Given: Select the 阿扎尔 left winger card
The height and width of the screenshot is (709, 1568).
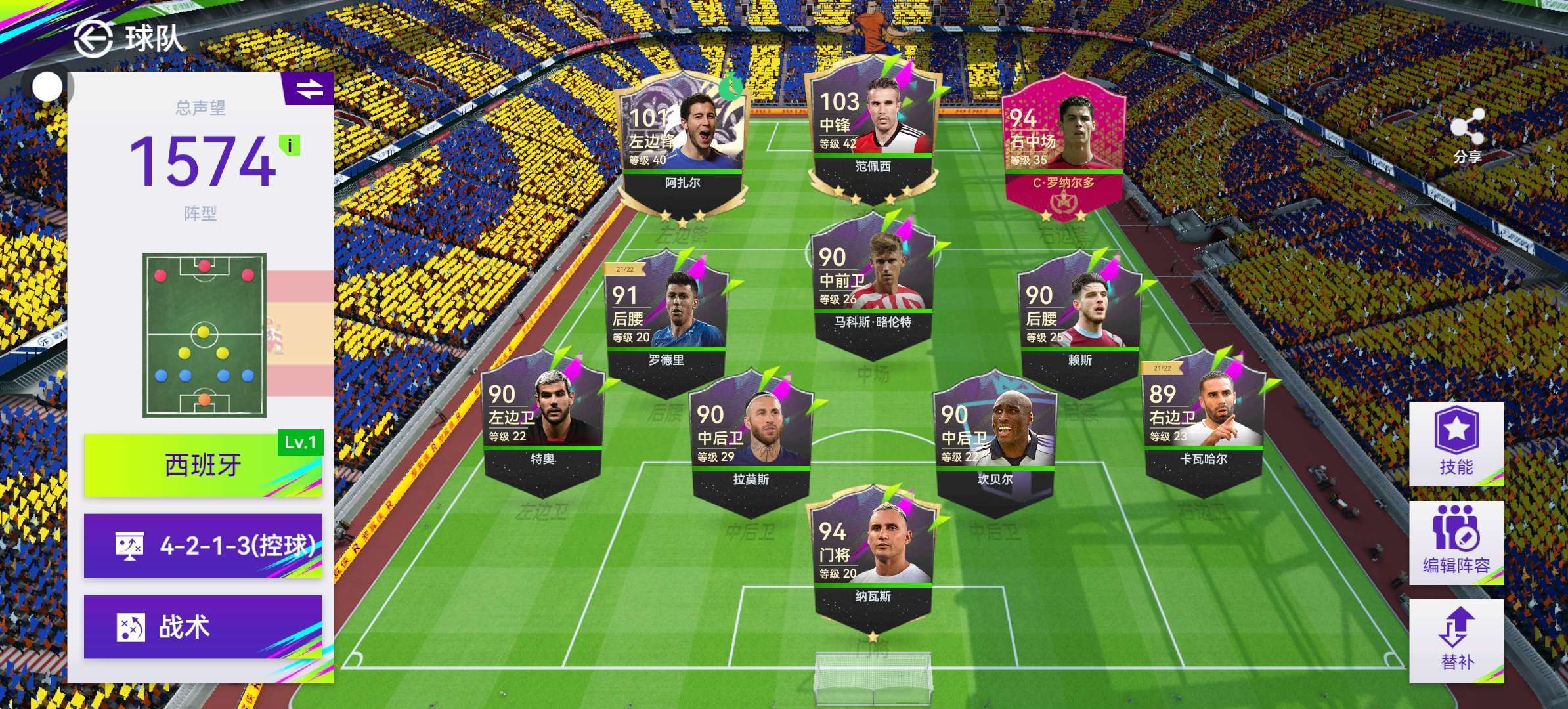Looking at the screenshot, I should (682, 144).
